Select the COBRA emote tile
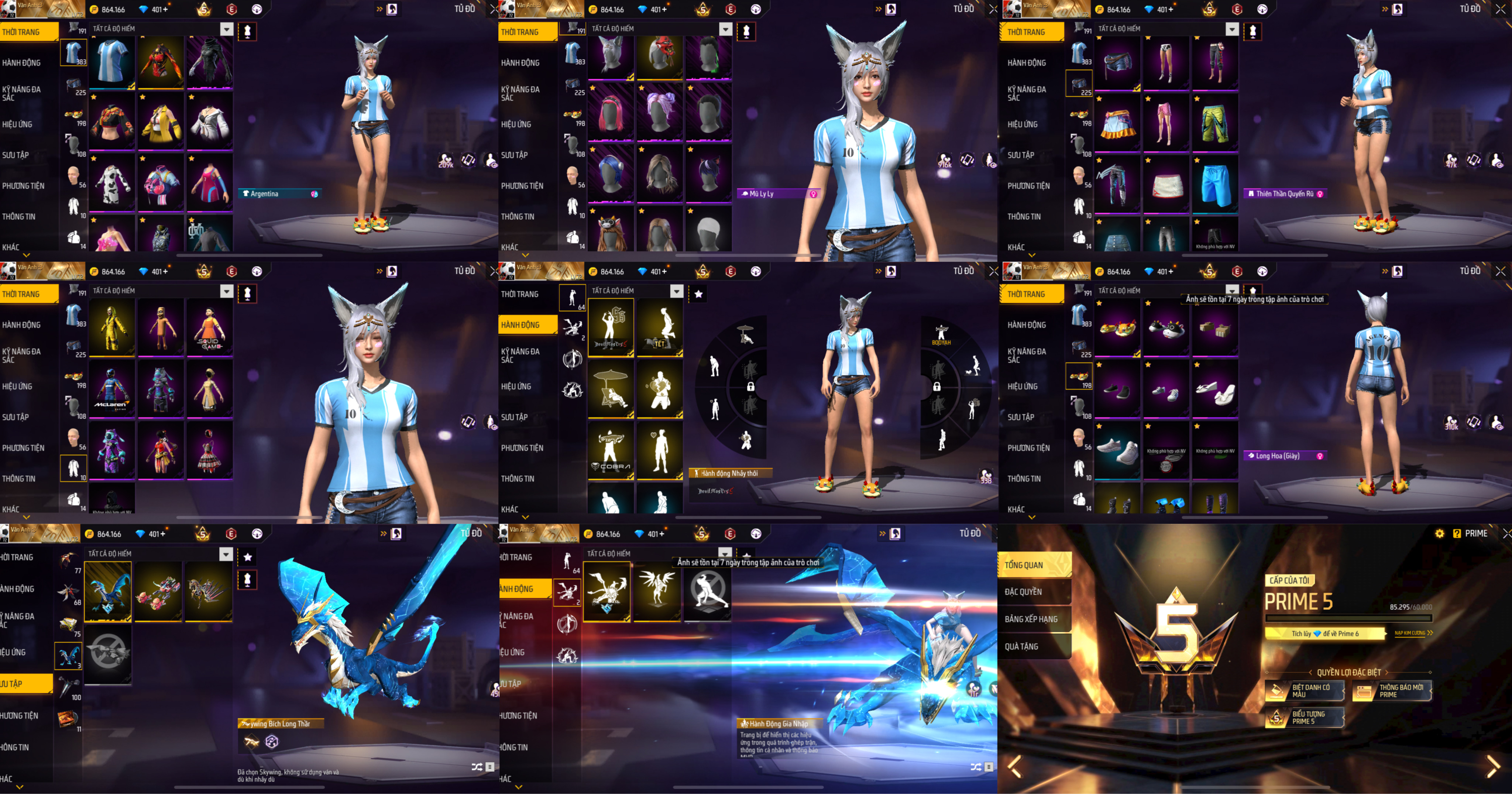Screen dimensions: 1512x794 pyautogui.click(x=611, y=451)
